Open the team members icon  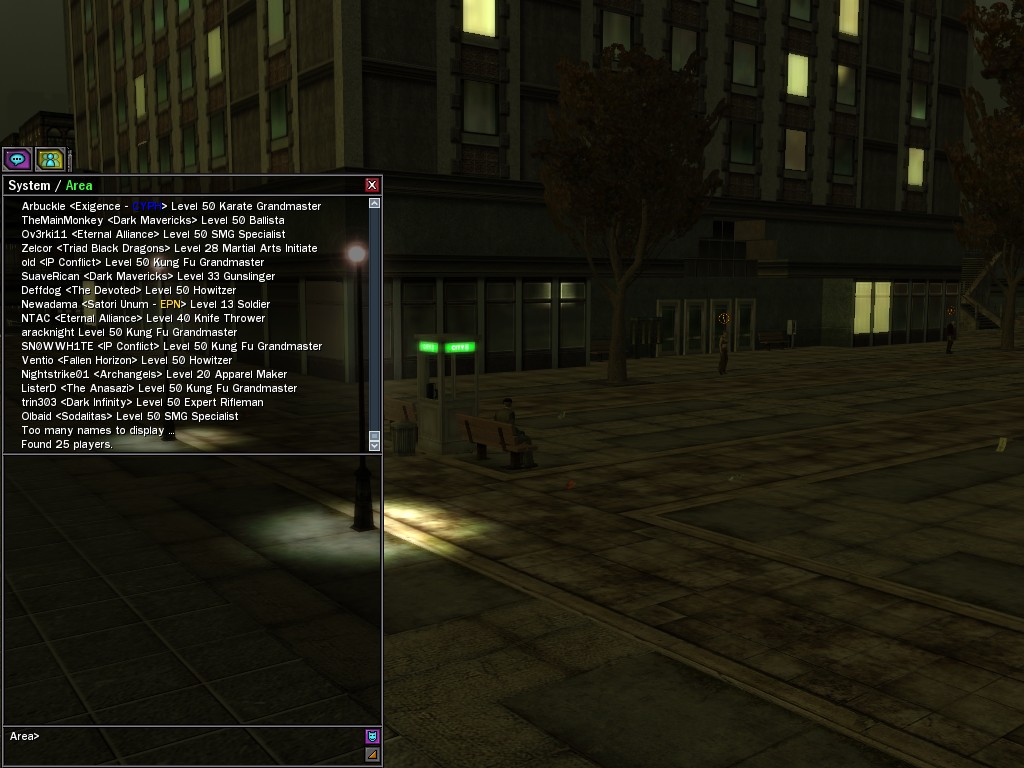[50, 159]
